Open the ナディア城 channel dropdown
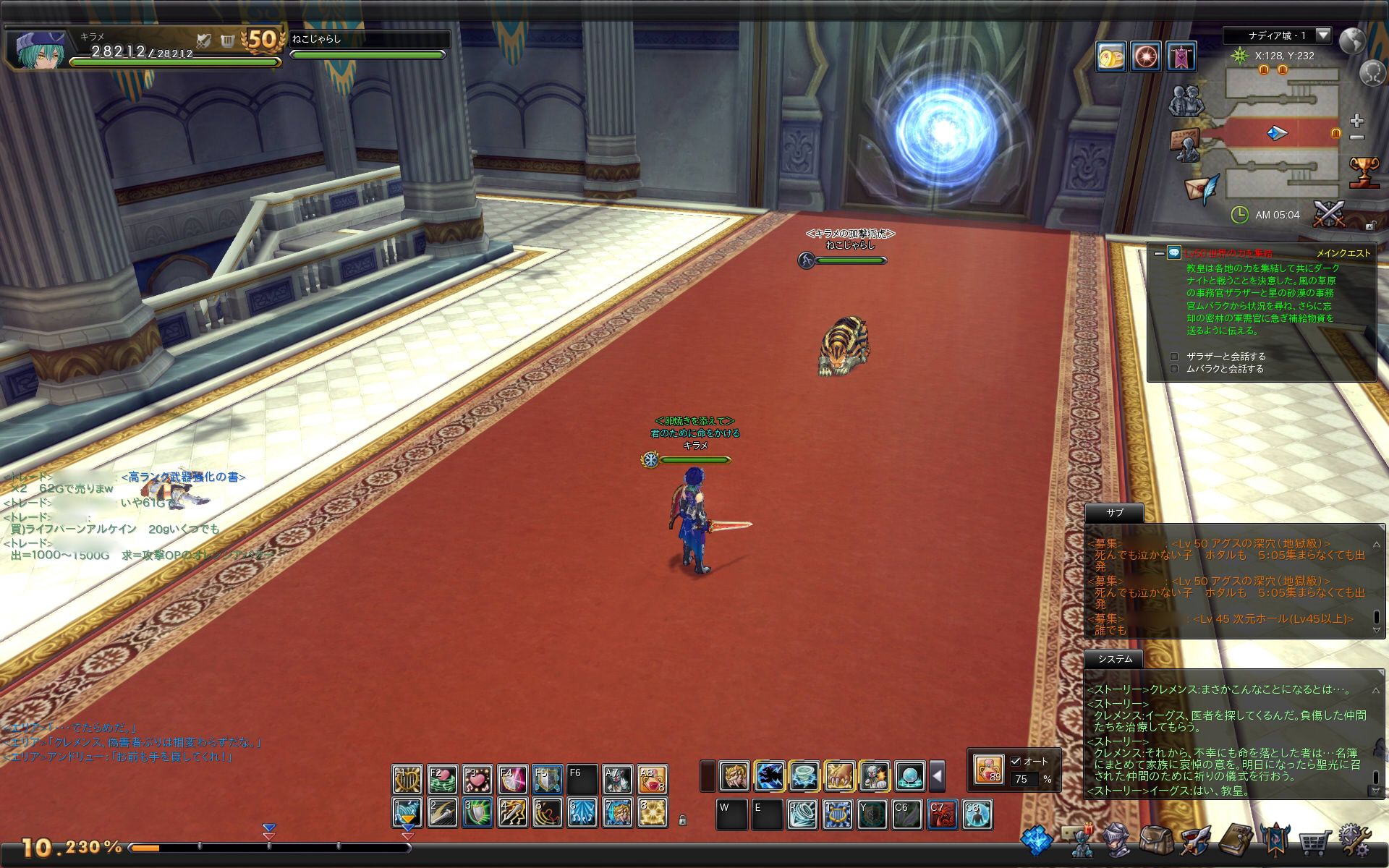 pyautogui.click(x=1322, y=35)
